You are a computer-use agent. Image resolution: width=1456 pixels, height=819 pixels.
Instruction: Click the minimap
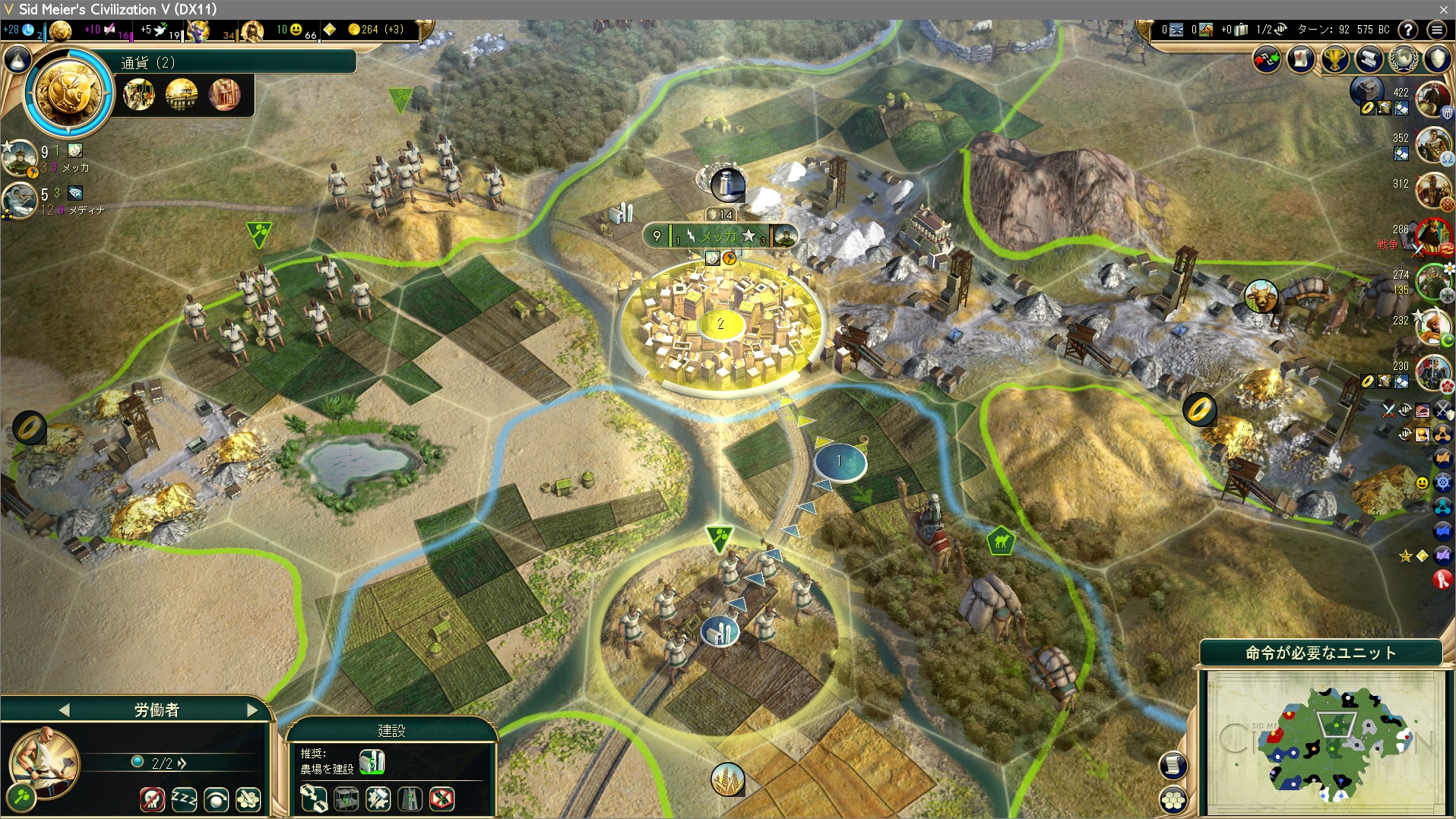(x=1326, y=743)
